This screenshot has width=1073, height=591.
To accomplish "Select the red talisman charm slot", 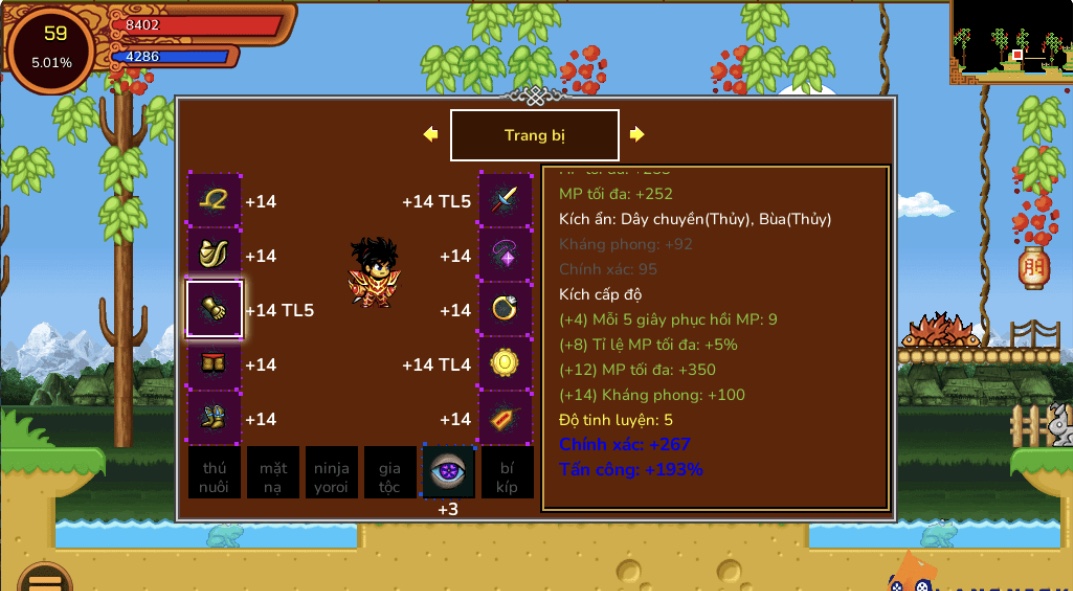I will pyautogui.click(x=505, y=418).
